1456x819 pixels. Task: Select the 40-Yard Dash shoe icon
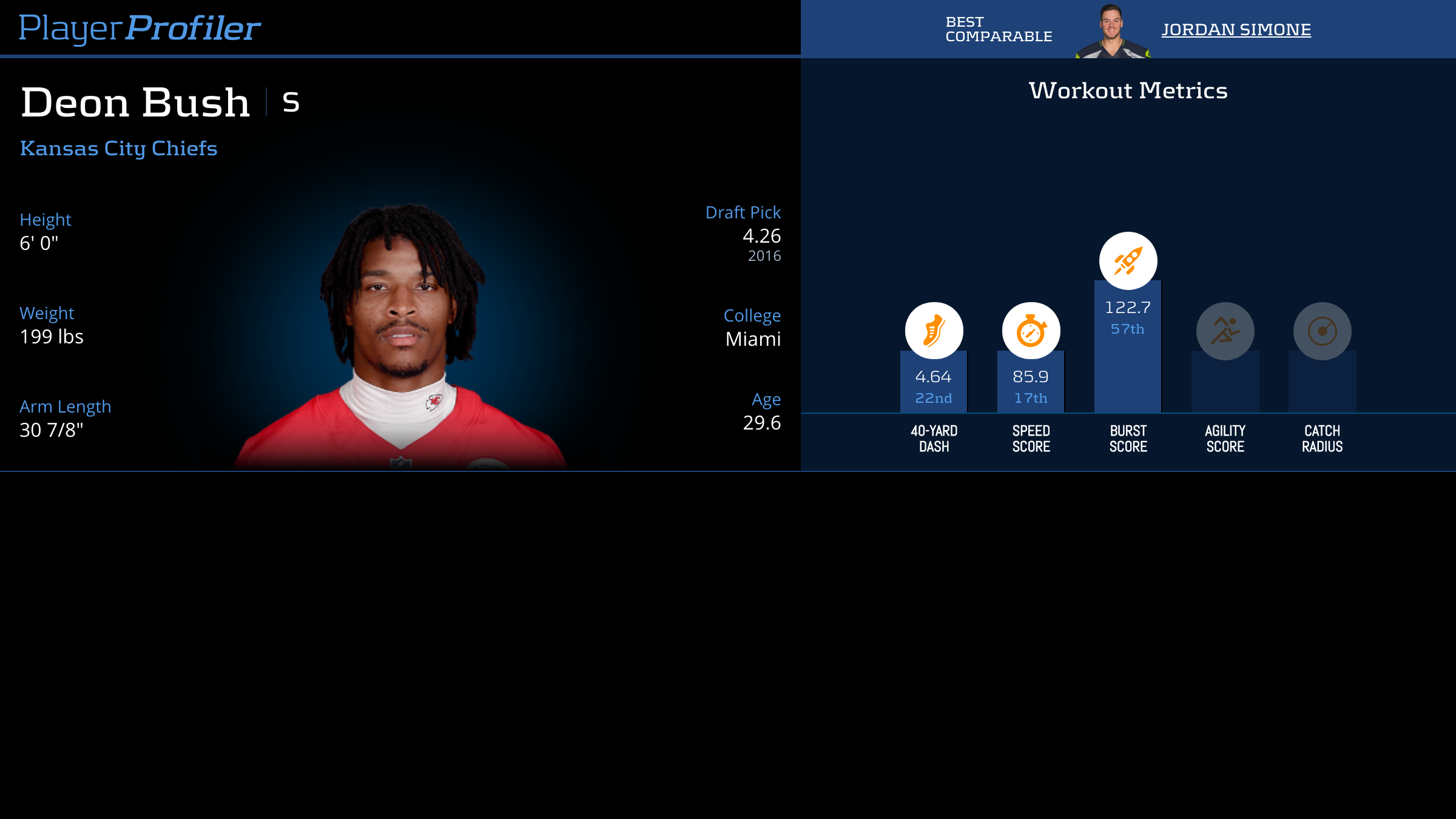934,331
